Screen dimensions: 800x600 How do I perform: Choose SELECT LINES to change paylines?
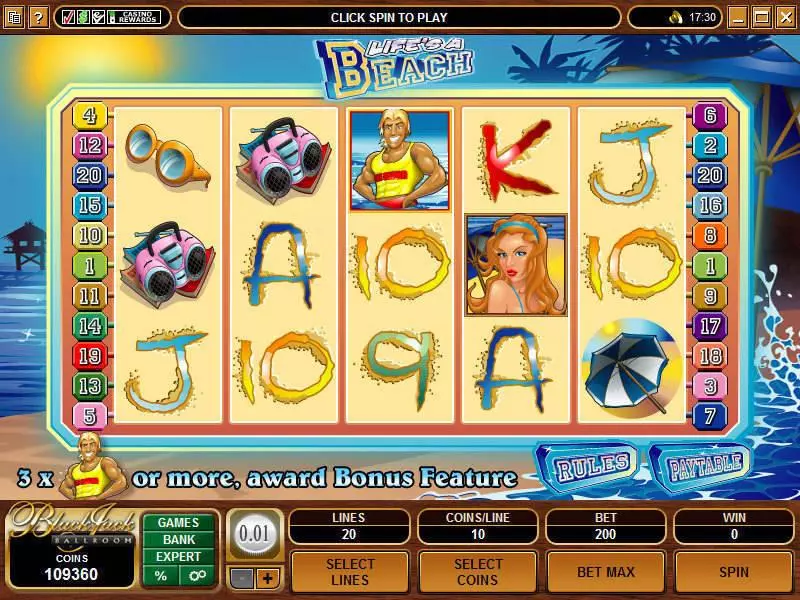(x=350, y=572)
